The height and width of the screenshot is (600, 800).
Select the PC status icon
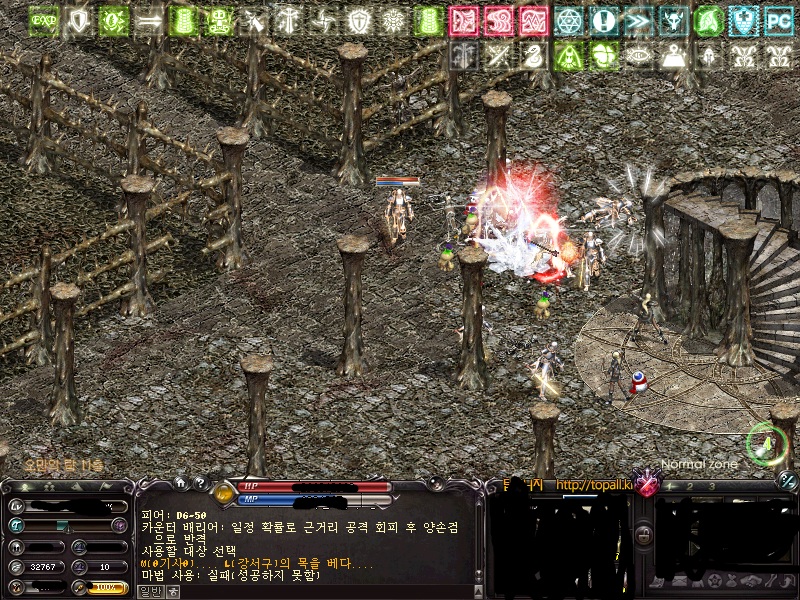tap(778, 20)
